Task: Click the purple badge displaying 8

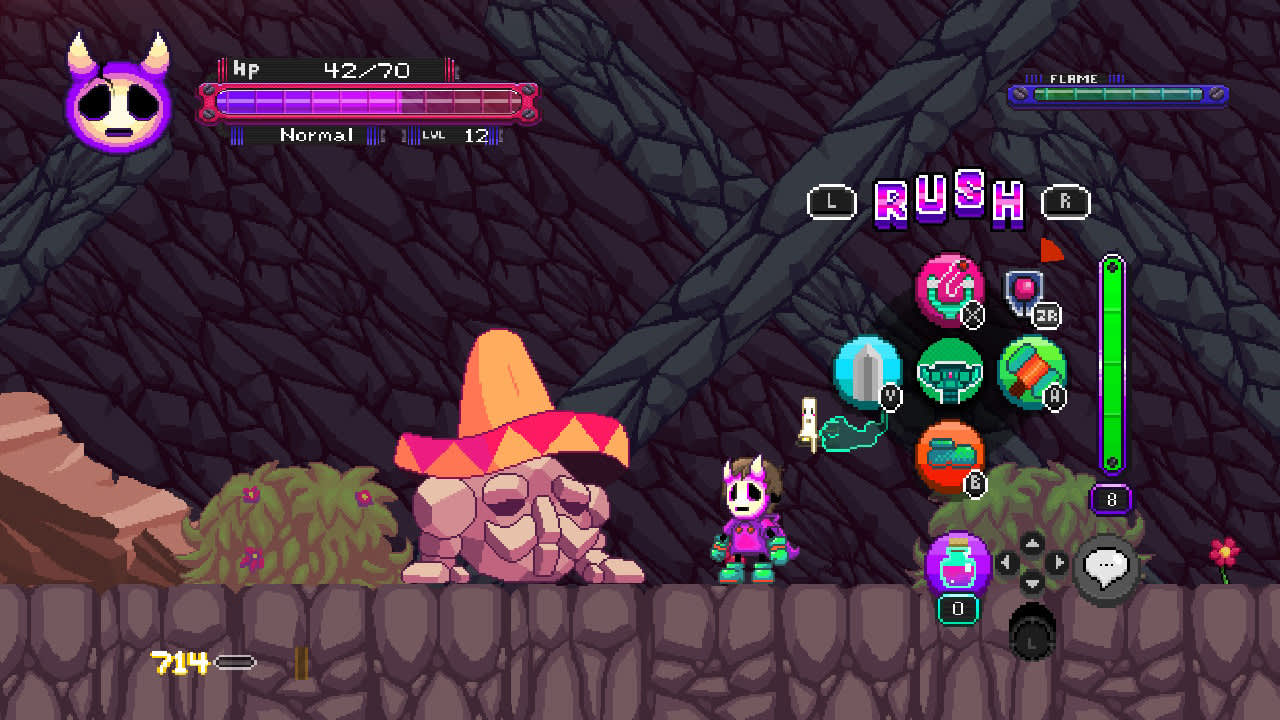Action: [1110, 499]
